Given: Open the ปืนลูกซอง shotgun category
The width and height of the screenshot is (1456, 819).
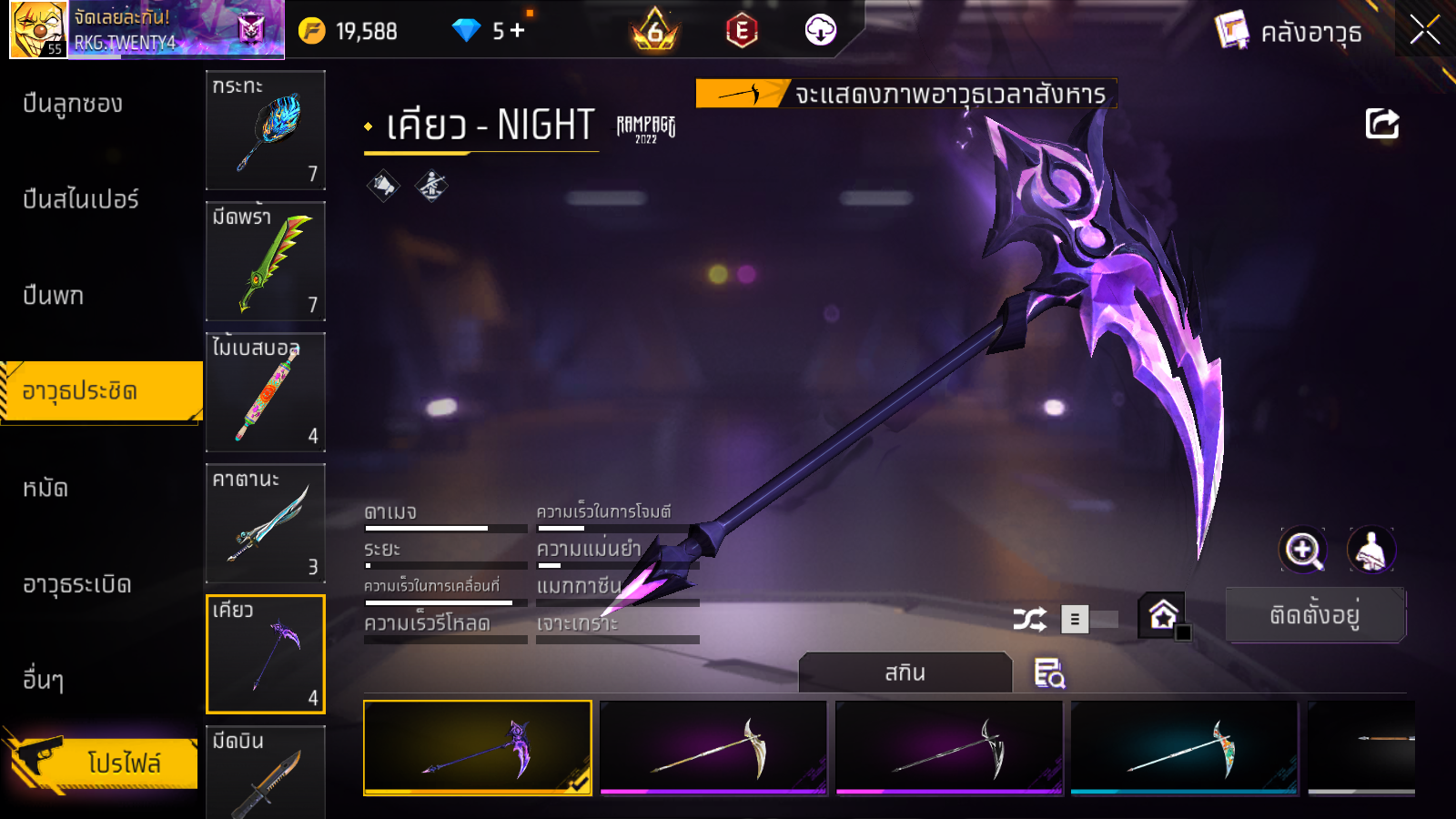Looking at the screenshot, I should coord(73,104).
